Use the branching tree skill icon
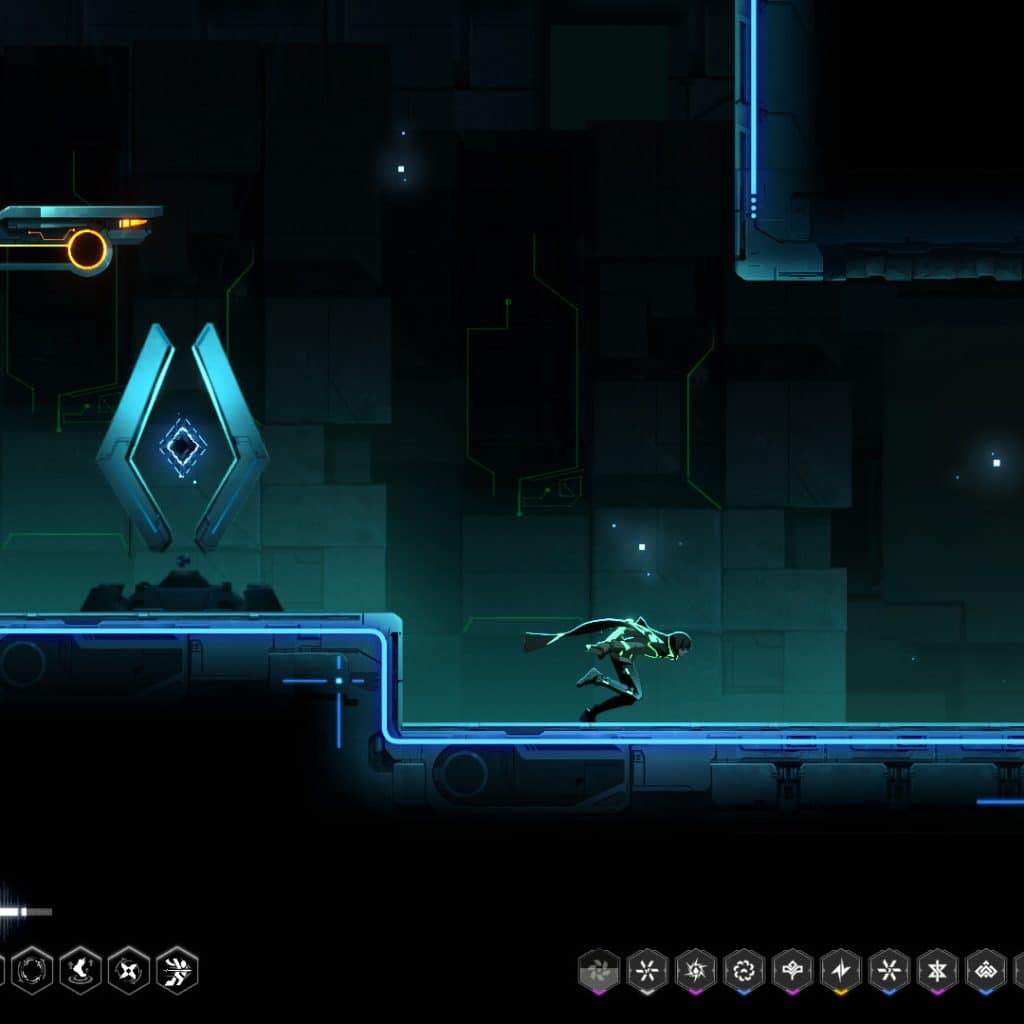The image size is (1024, 1024). tap(792, 970)
